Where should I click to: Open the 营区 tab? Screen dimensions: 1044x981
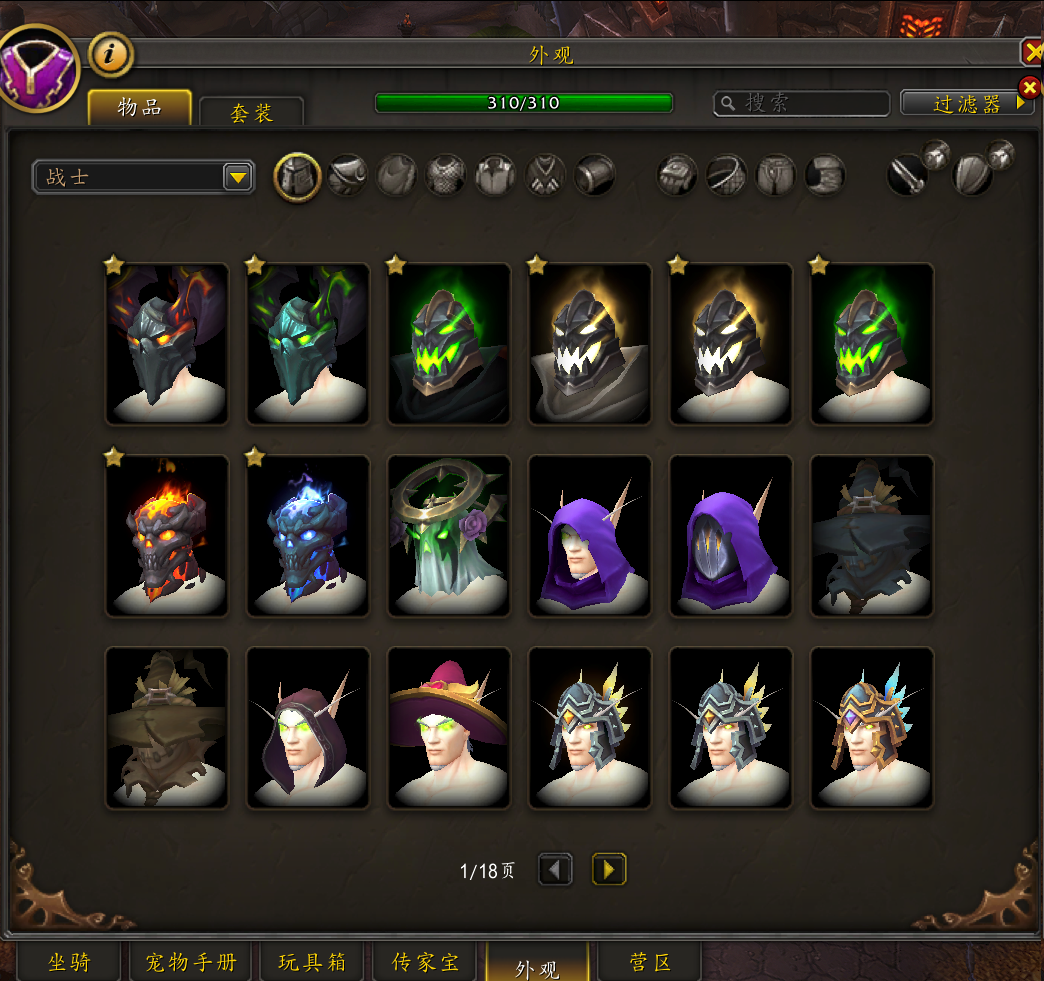click(650, 962)
